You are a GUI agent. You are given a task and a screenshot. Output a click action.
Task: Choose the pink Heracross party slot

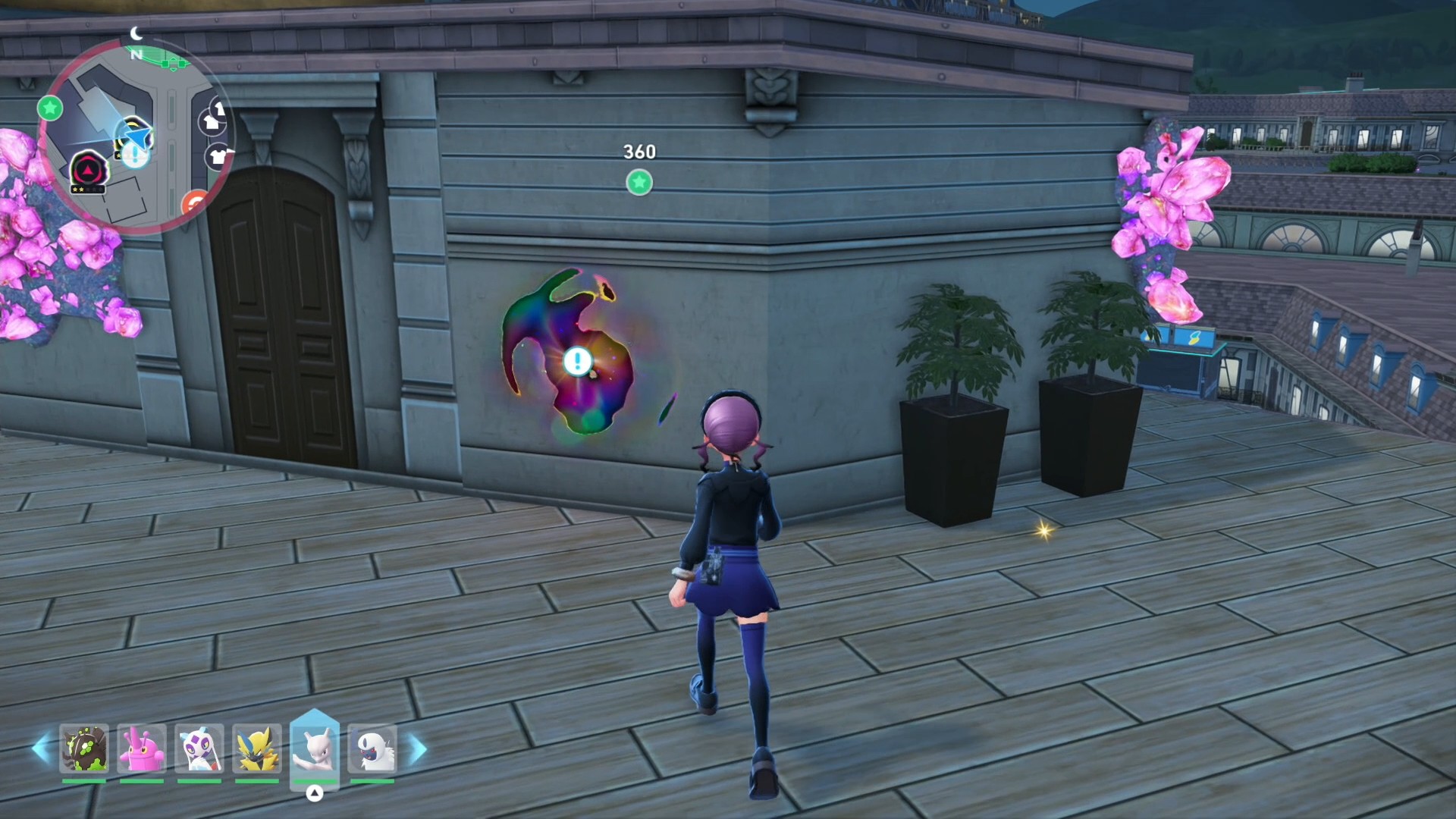[142, 748]
